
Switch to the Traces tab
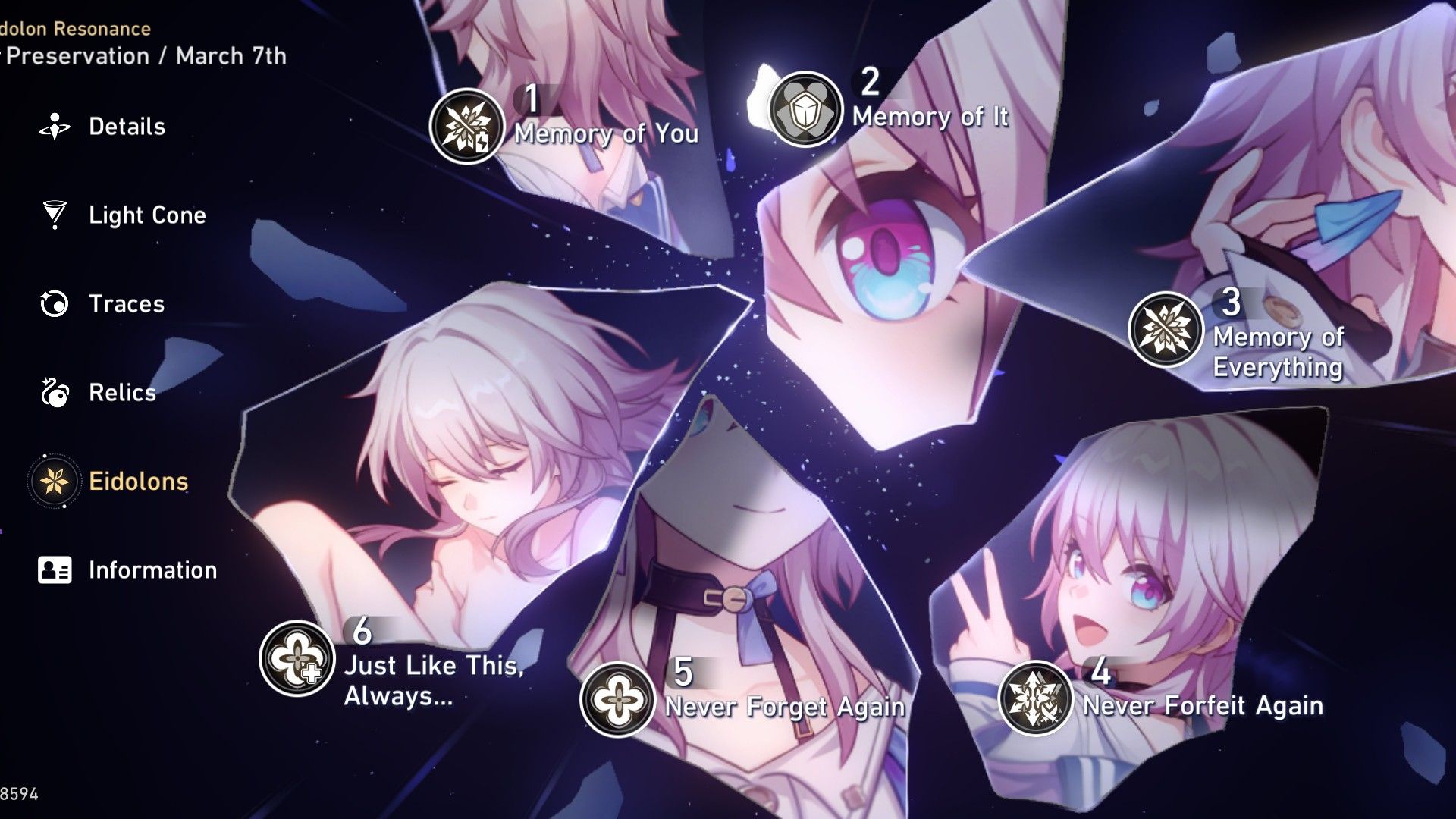coord(126,304)
